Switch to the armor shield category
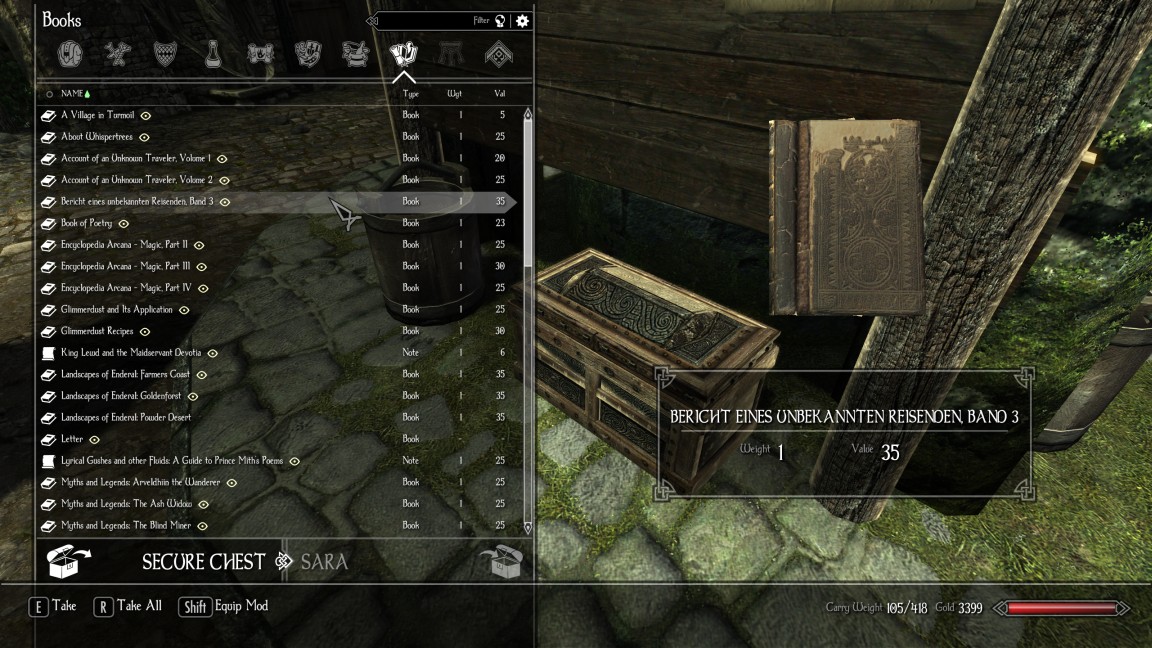Screen dimensions: 1152x648 click(x=166, y=54)
